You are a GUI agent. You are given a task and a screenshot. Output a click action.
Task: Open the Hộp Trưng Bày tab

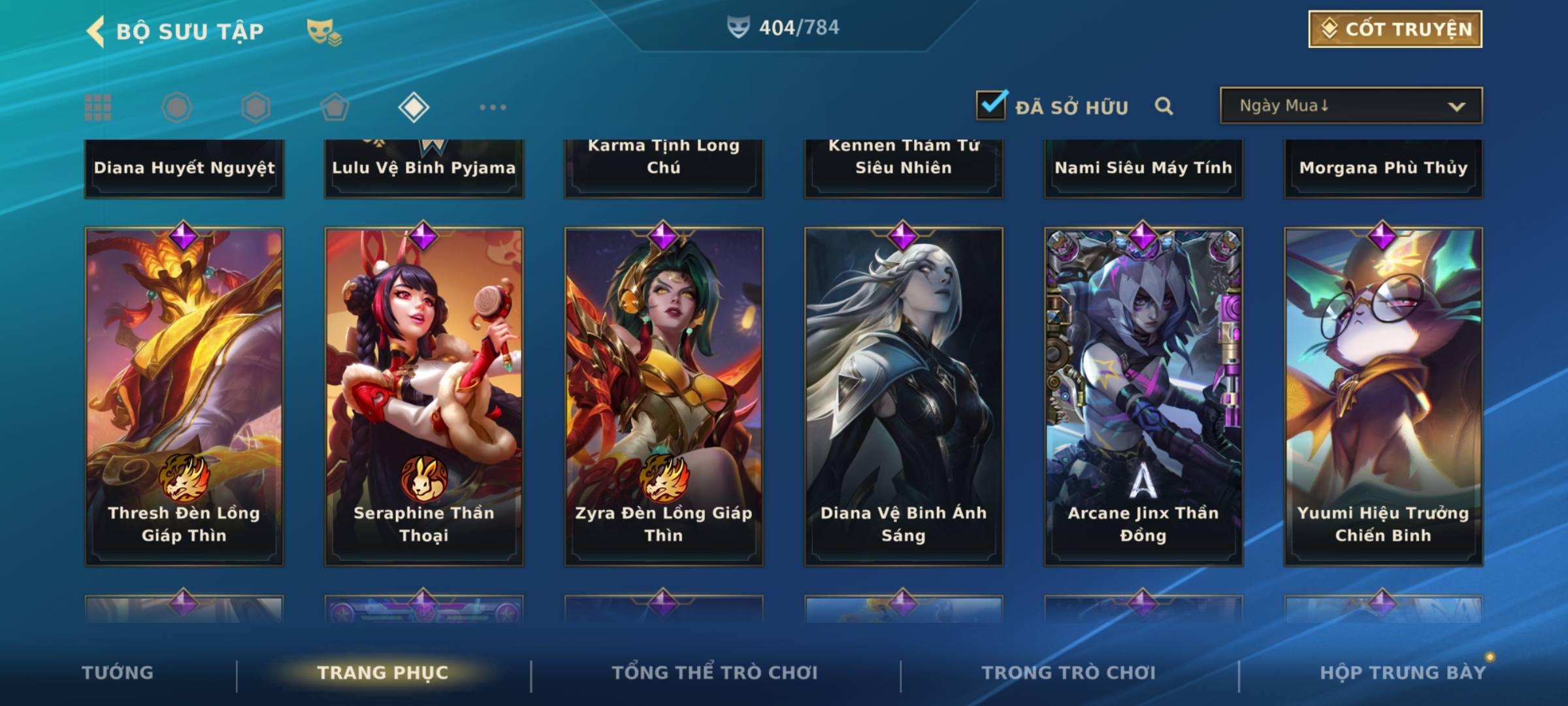[x=1403, y=673]
